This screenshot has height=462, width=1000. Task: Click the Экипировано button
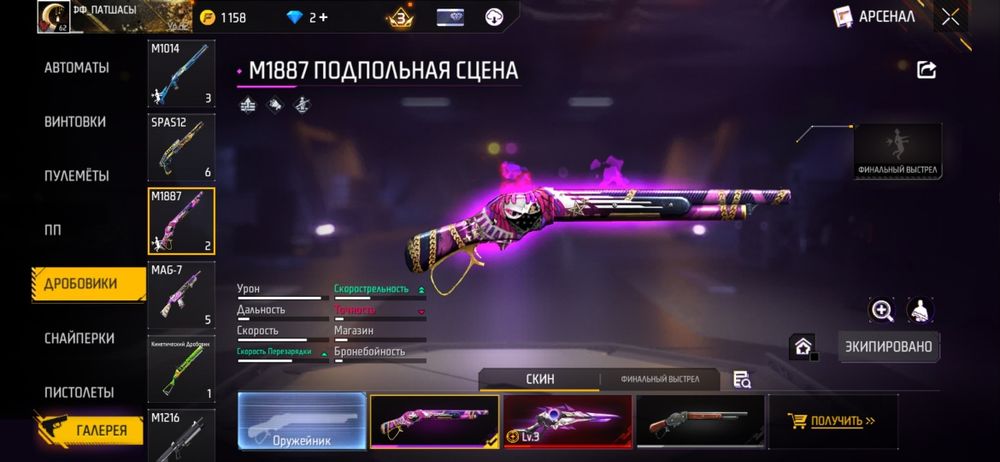click(888, 347)
